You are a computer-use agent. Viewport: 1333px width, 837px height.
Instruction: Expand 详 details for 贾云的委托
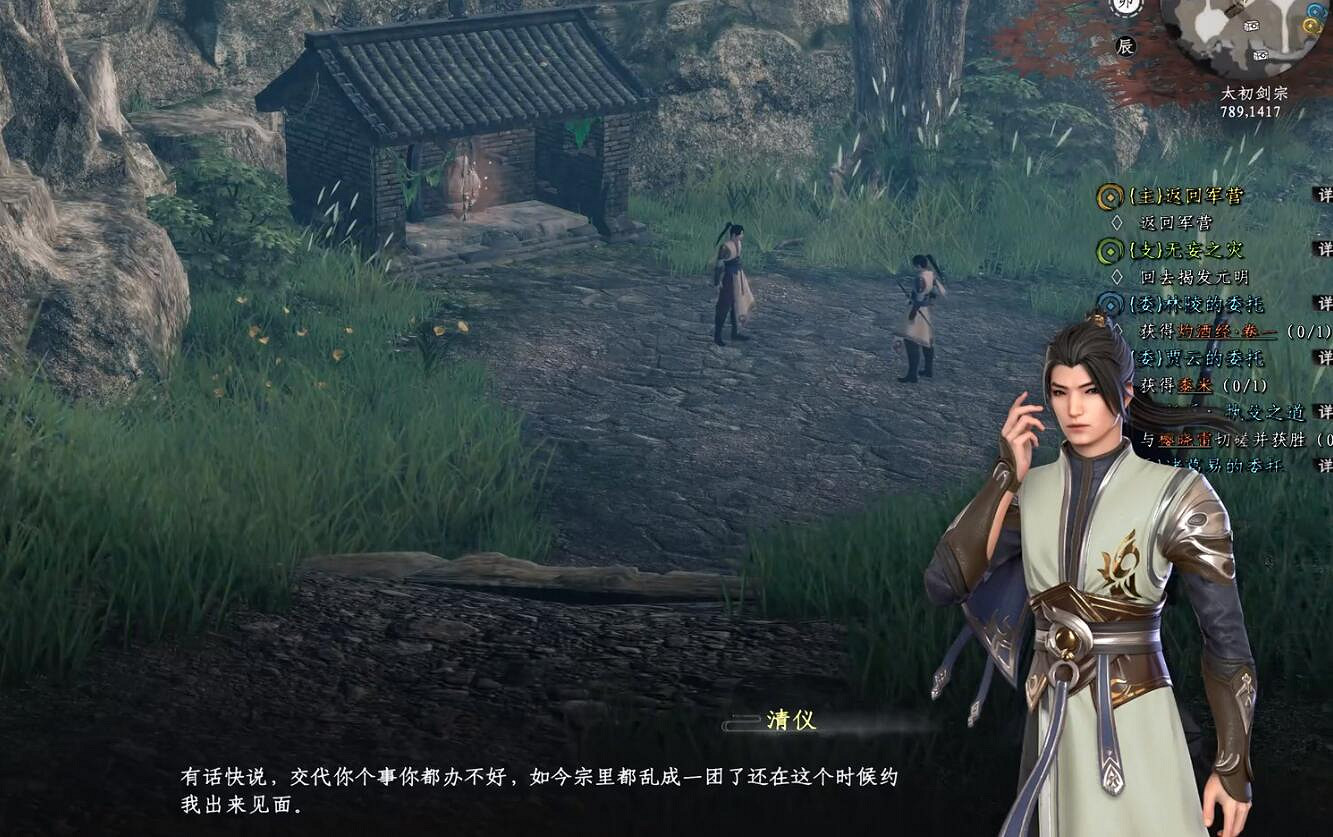coord(1326,358)
